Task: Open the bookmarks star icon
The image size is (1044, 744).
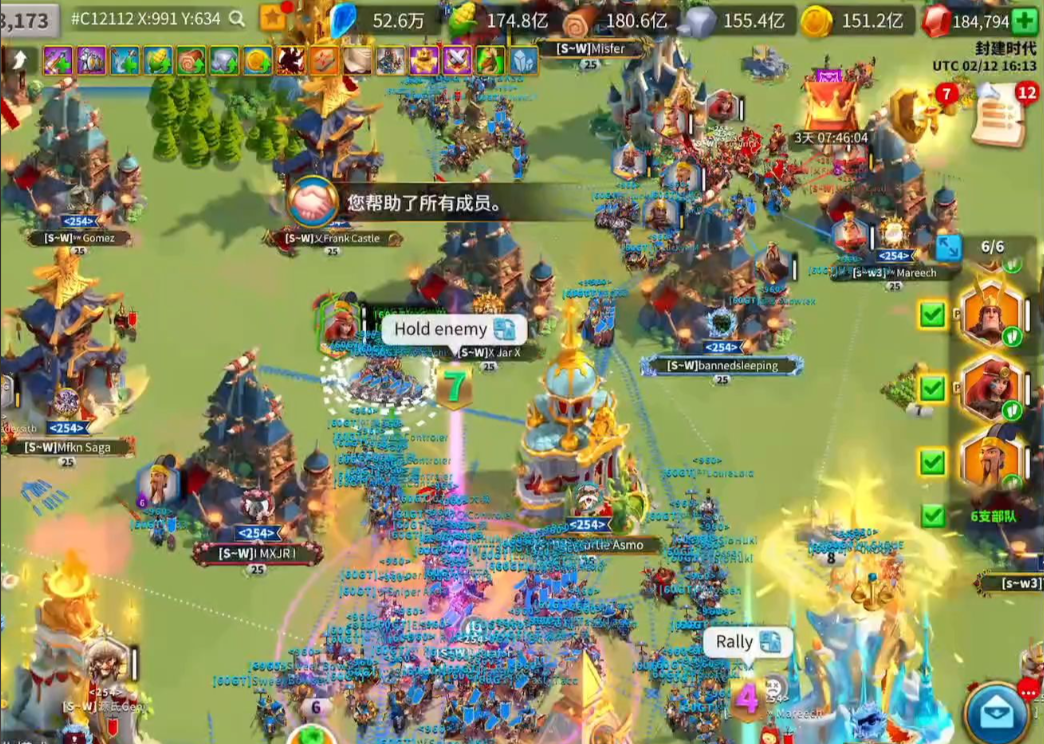Action: (x=272, y=18)
